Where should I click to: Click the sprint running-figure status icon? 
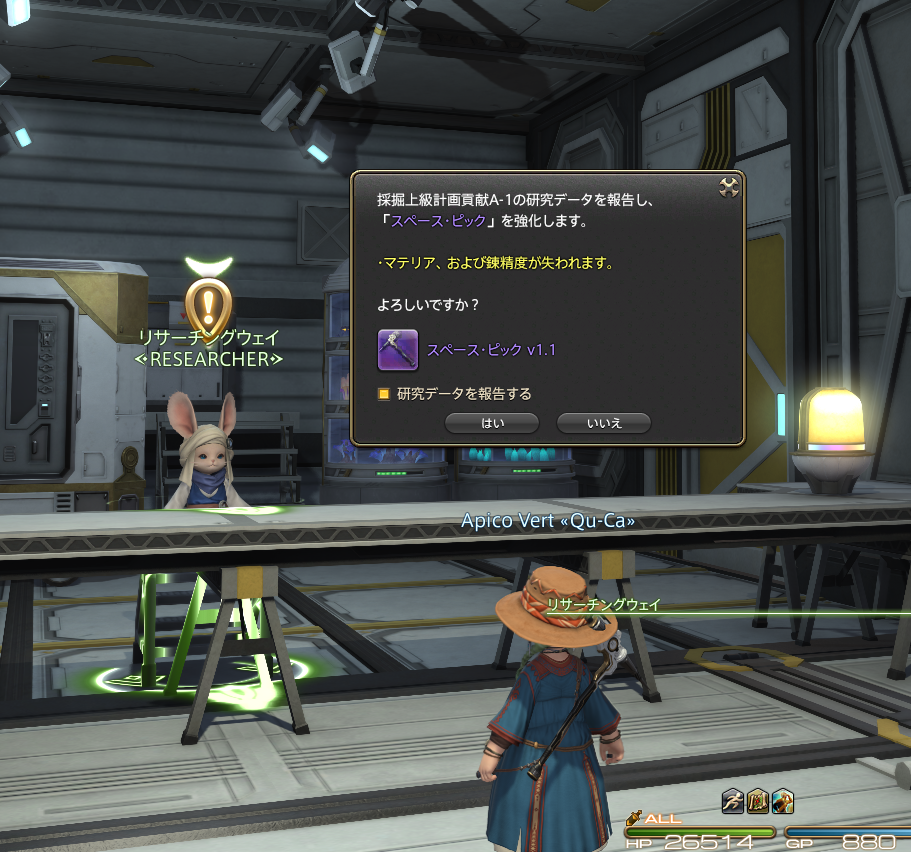(733, 800)
